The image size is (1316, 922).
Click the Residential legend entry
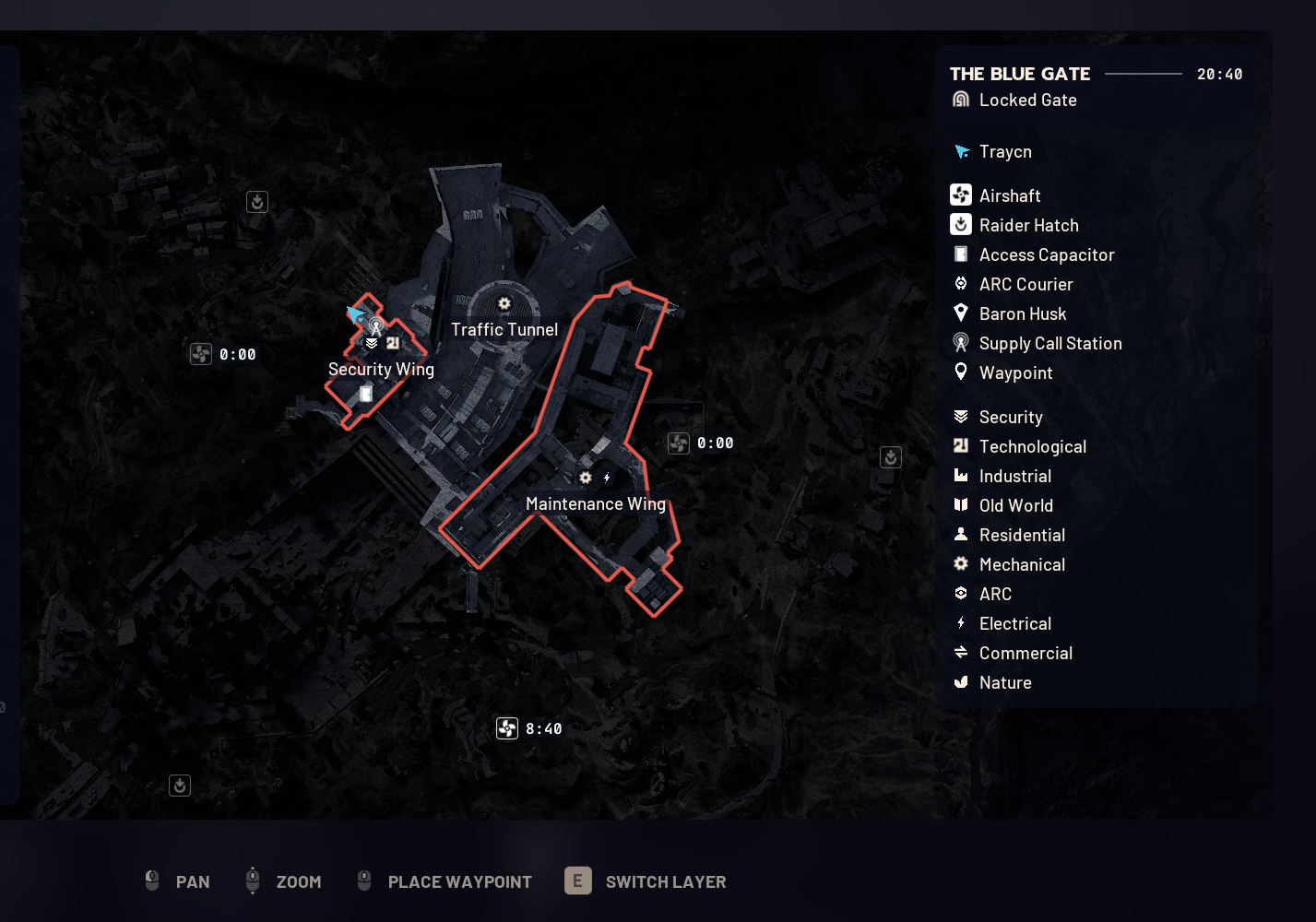pos(1021,535)
